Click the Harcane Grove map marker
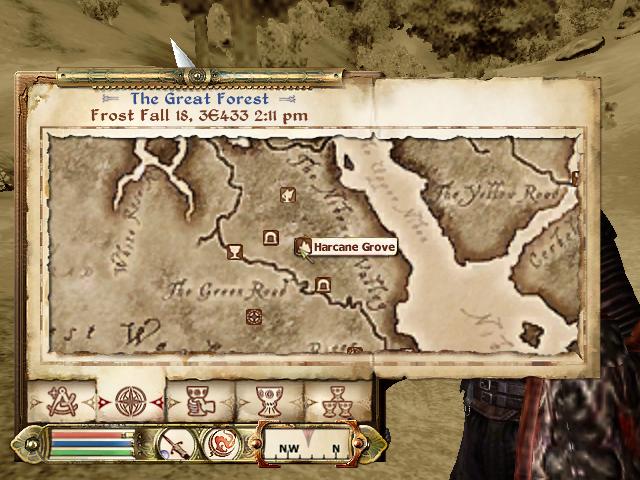 point(301,245)
